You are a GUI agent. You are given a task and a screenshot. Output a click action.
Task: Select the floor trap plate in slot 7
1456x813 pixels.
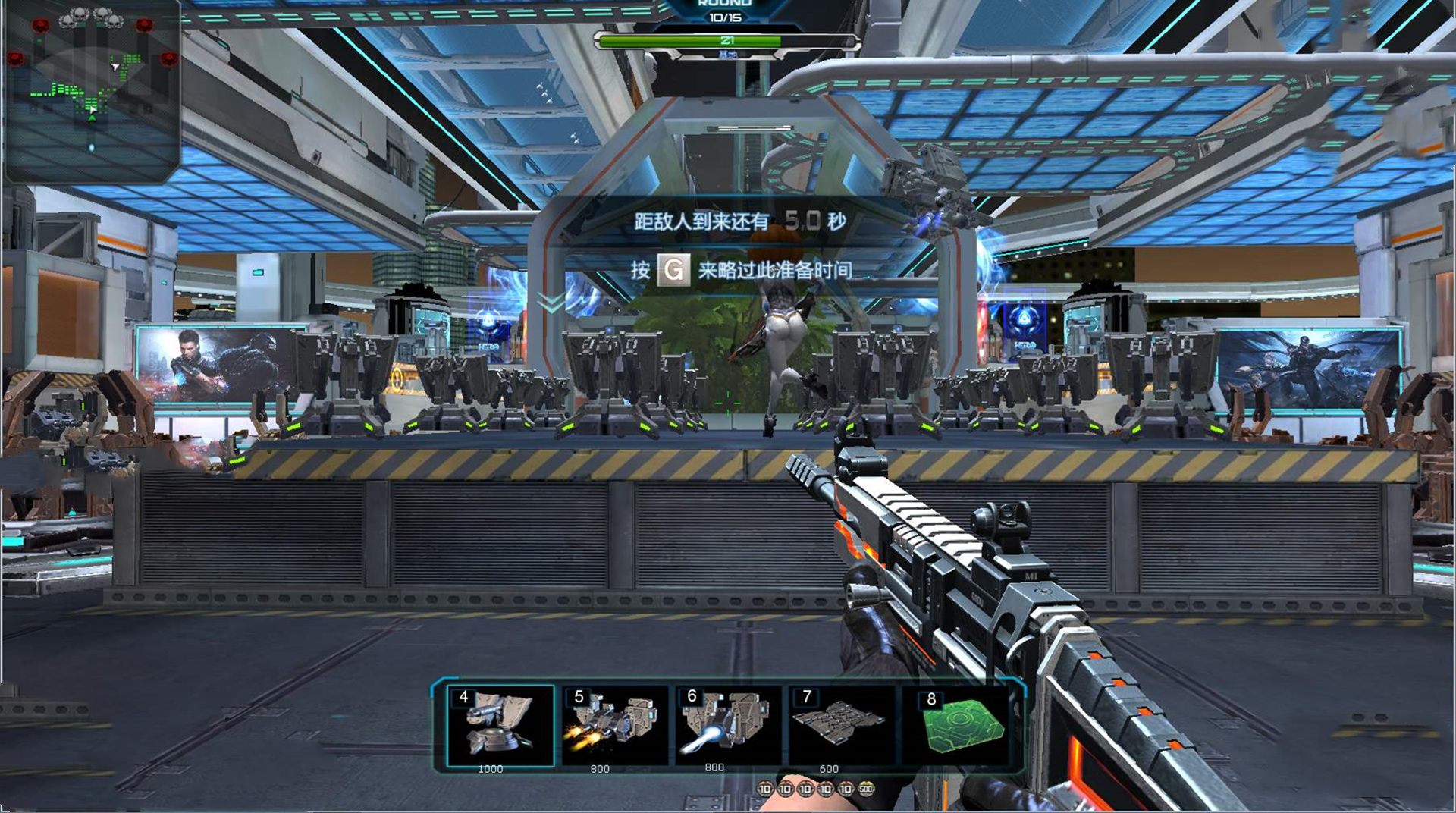coord(840,724)
